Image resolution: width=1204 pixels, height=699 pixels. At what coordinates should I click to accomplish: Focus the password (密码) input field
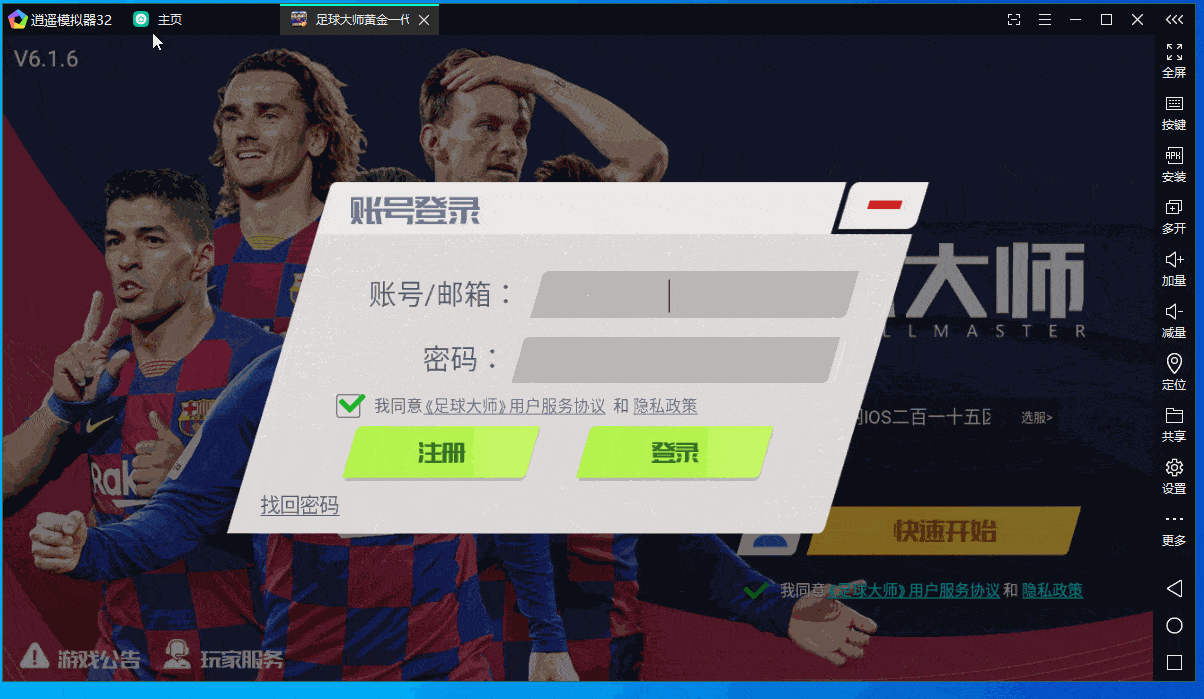point(675,360)
